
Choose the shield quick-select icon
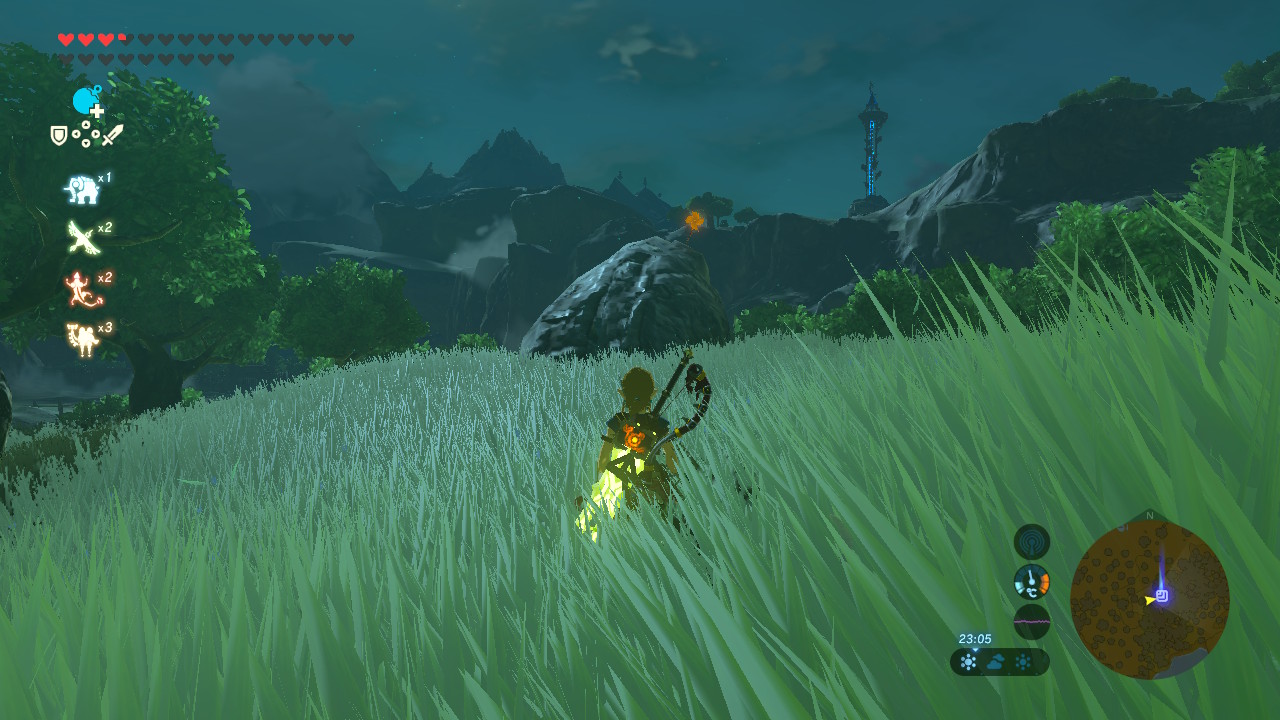tap(59, 135)
